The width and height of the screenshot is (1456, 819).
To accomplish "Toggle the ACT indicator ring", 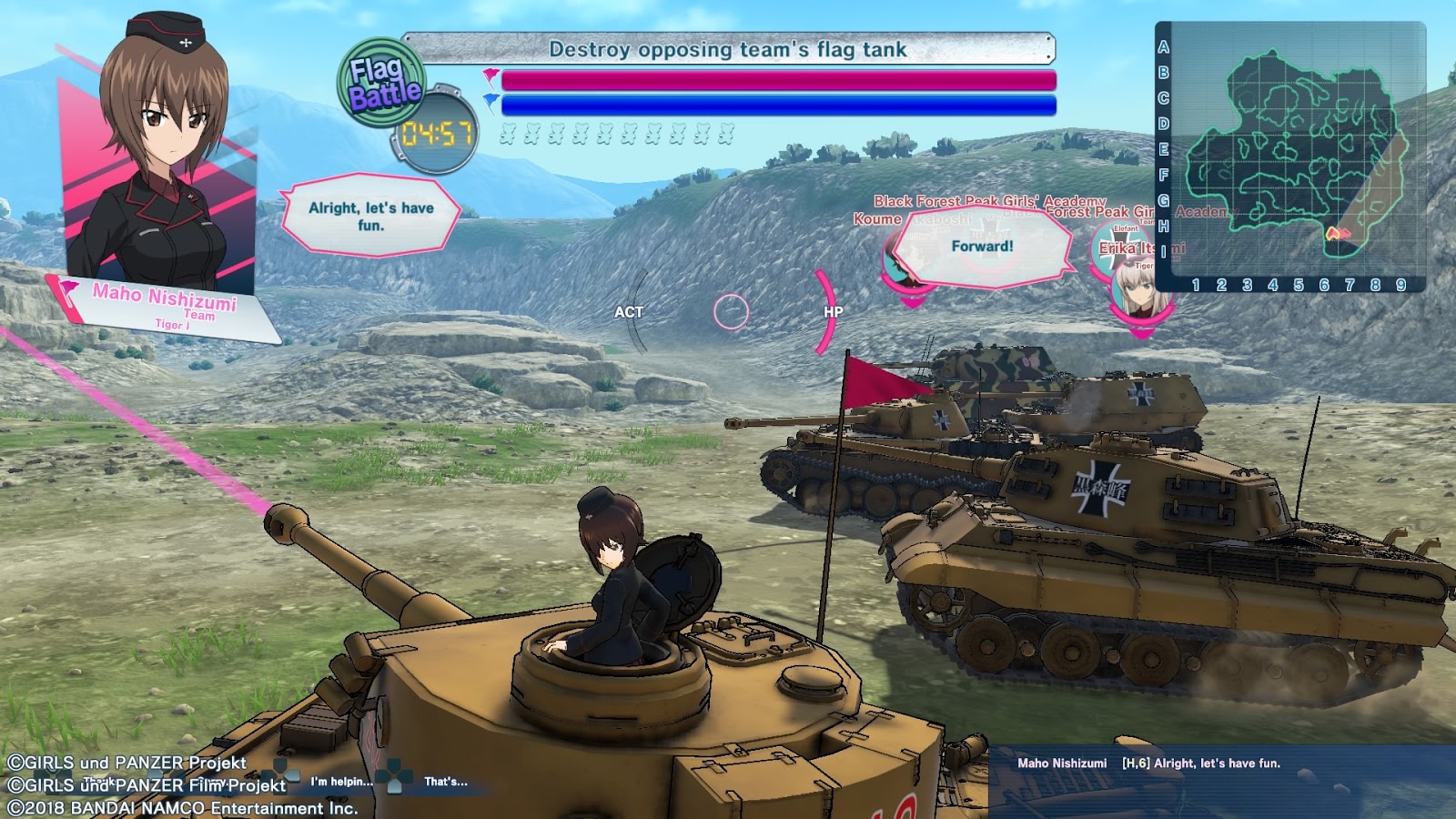I will pyautogui.click(x=632, y=310).
